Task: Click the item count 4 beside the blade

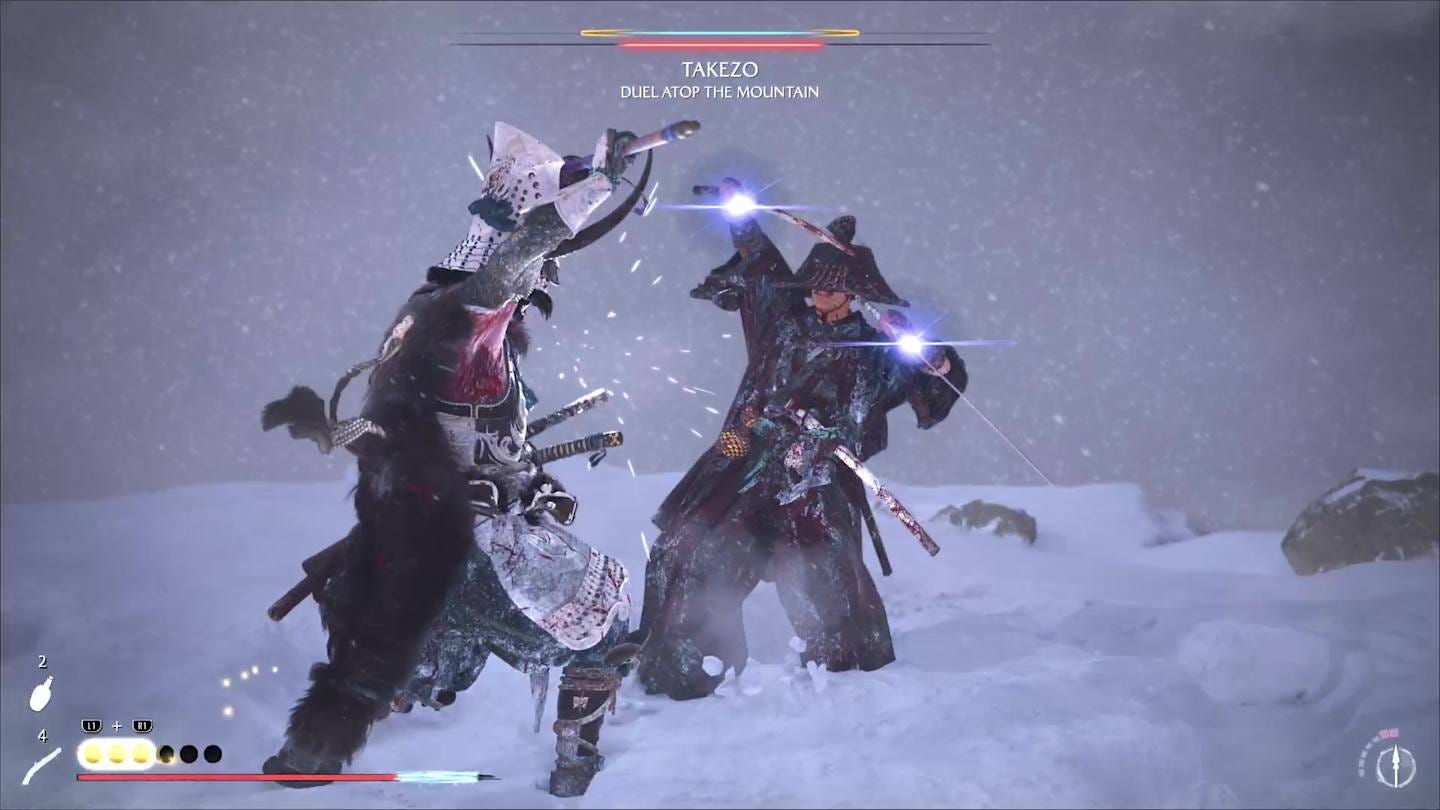Action: coord(41,737)
